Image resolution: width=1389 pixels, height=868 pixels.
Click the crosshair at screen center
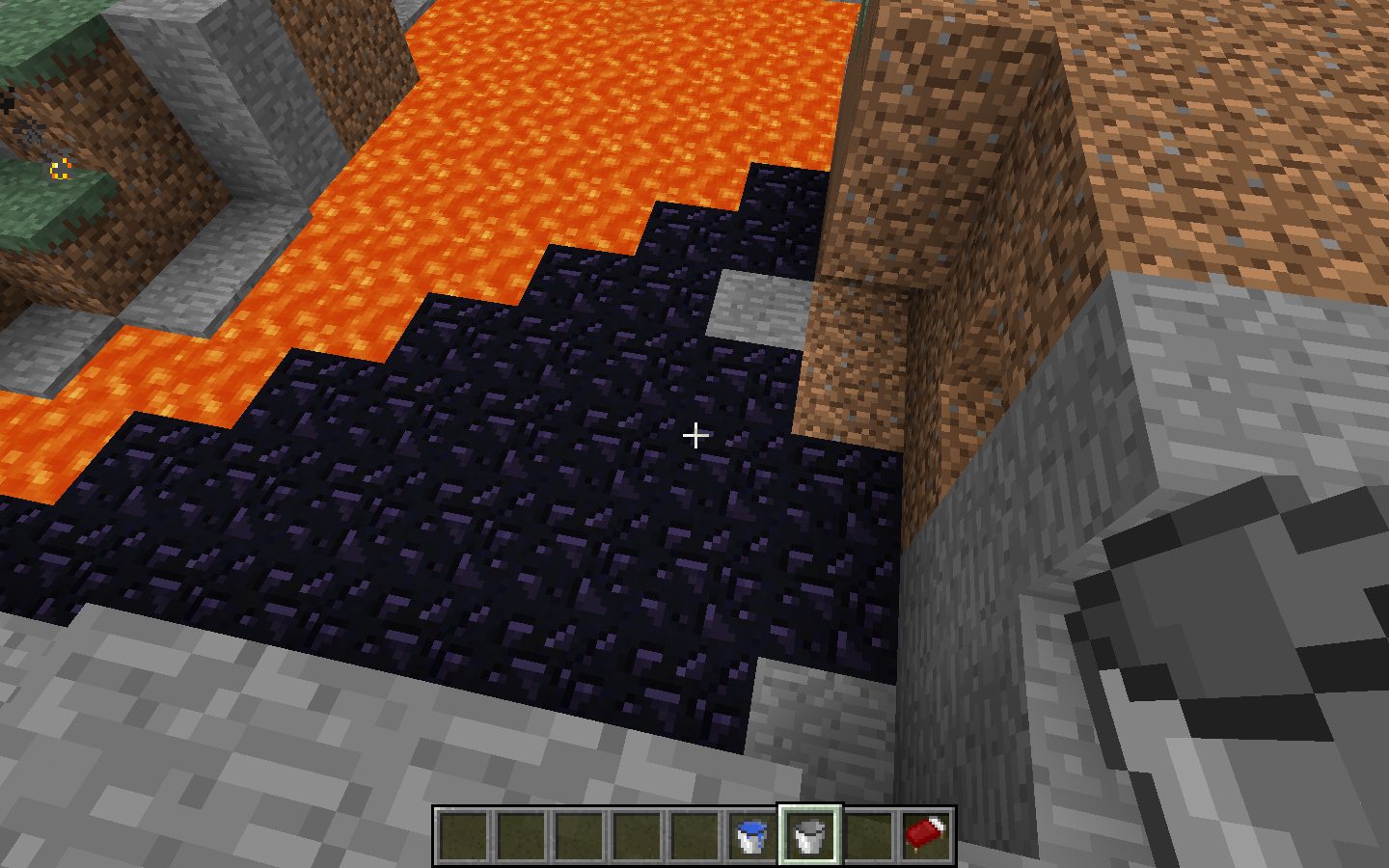(694, 436)
